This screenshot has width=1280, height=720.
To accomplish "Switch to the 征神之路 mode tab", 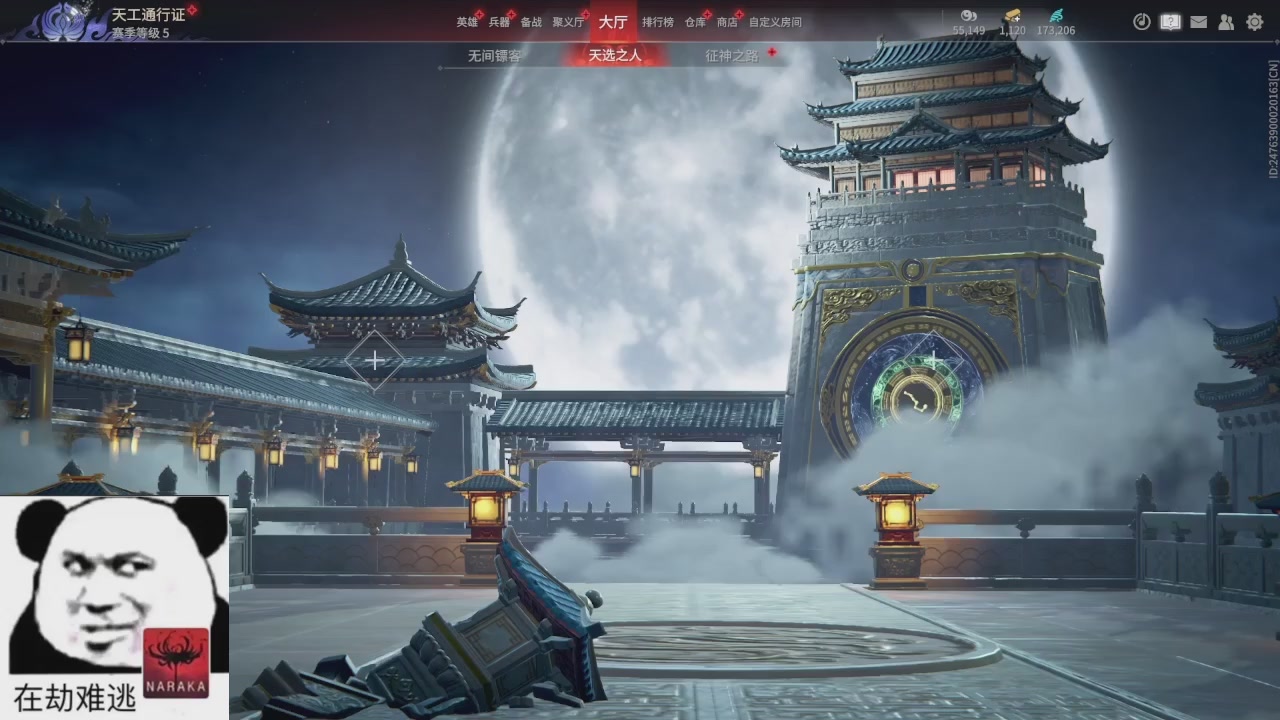I will point(729,55).
